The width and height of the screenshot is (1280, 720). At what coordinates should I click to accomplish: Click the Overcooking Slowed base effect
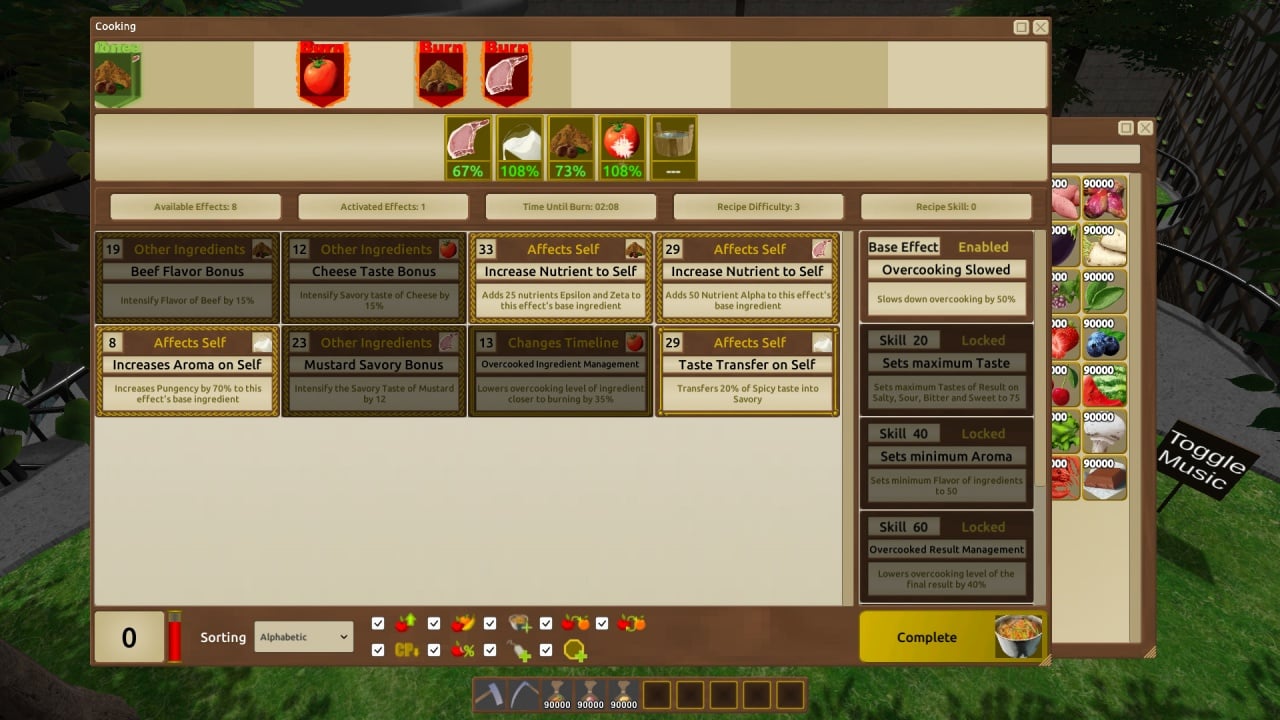coord(946,278)
